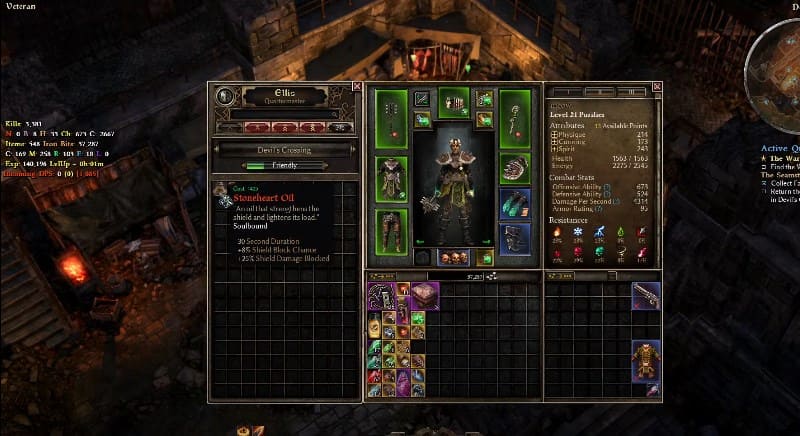Viewport: 800px width, 436px height.
Task: Select the equipped leg armor slot
Action: (x=391, y=229)
